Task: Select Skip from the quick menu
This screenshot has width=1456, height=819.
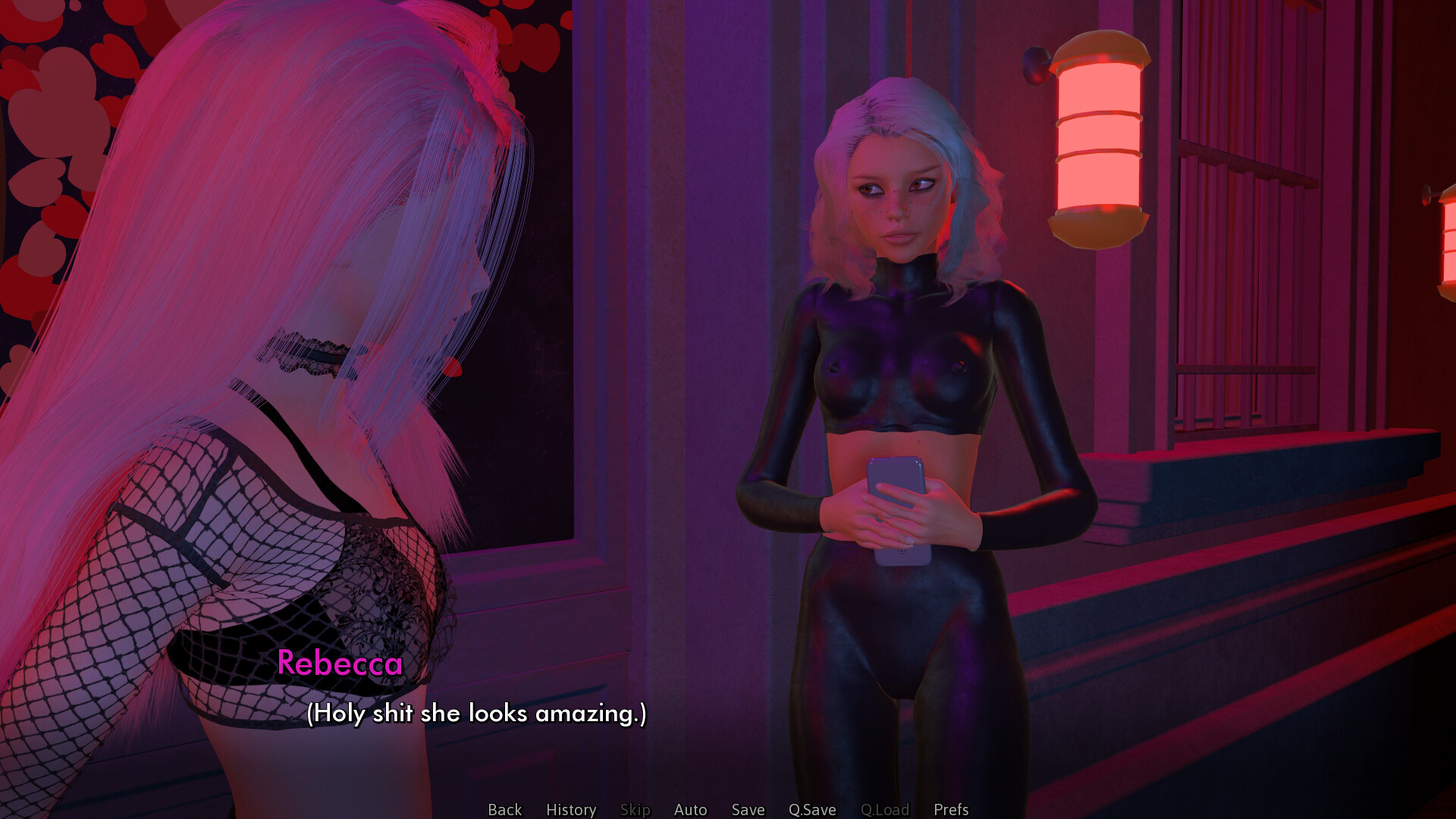Action: (x=635, y=809)
